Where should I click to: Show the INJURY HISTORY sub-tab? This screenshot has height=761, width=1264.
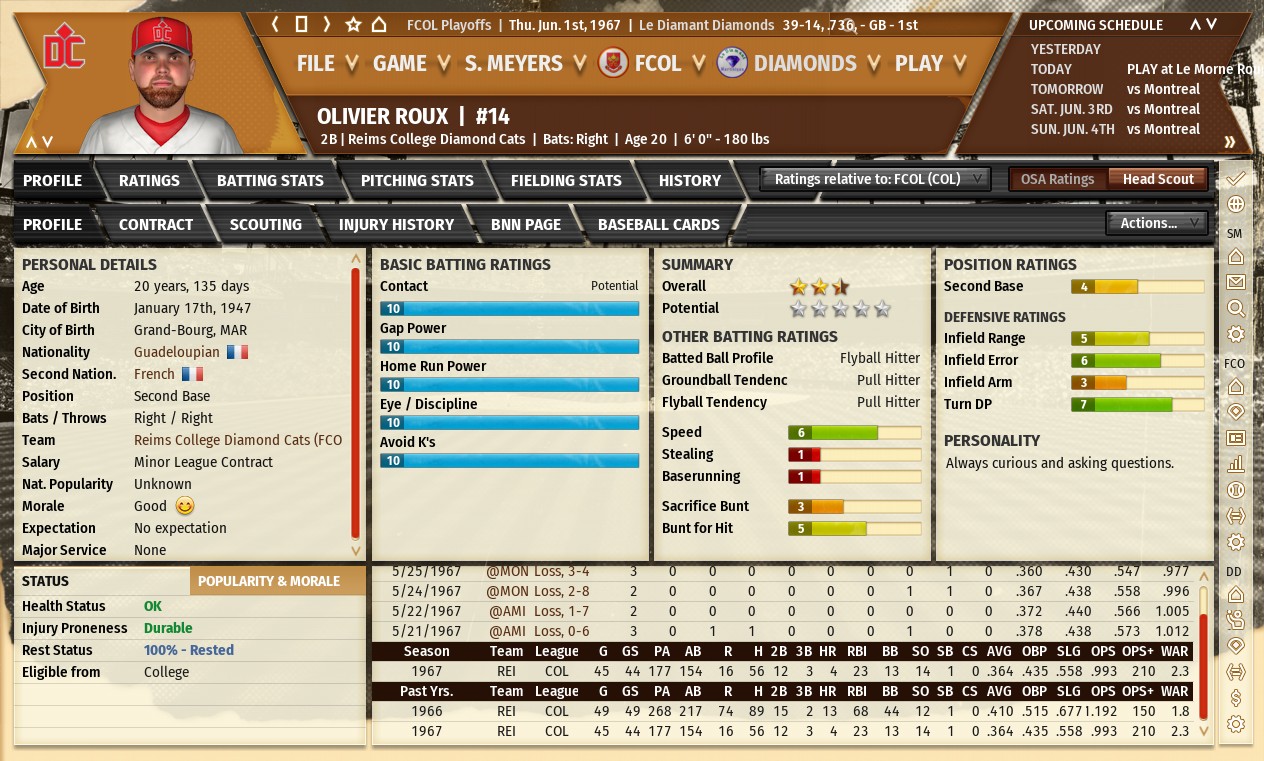396,225
